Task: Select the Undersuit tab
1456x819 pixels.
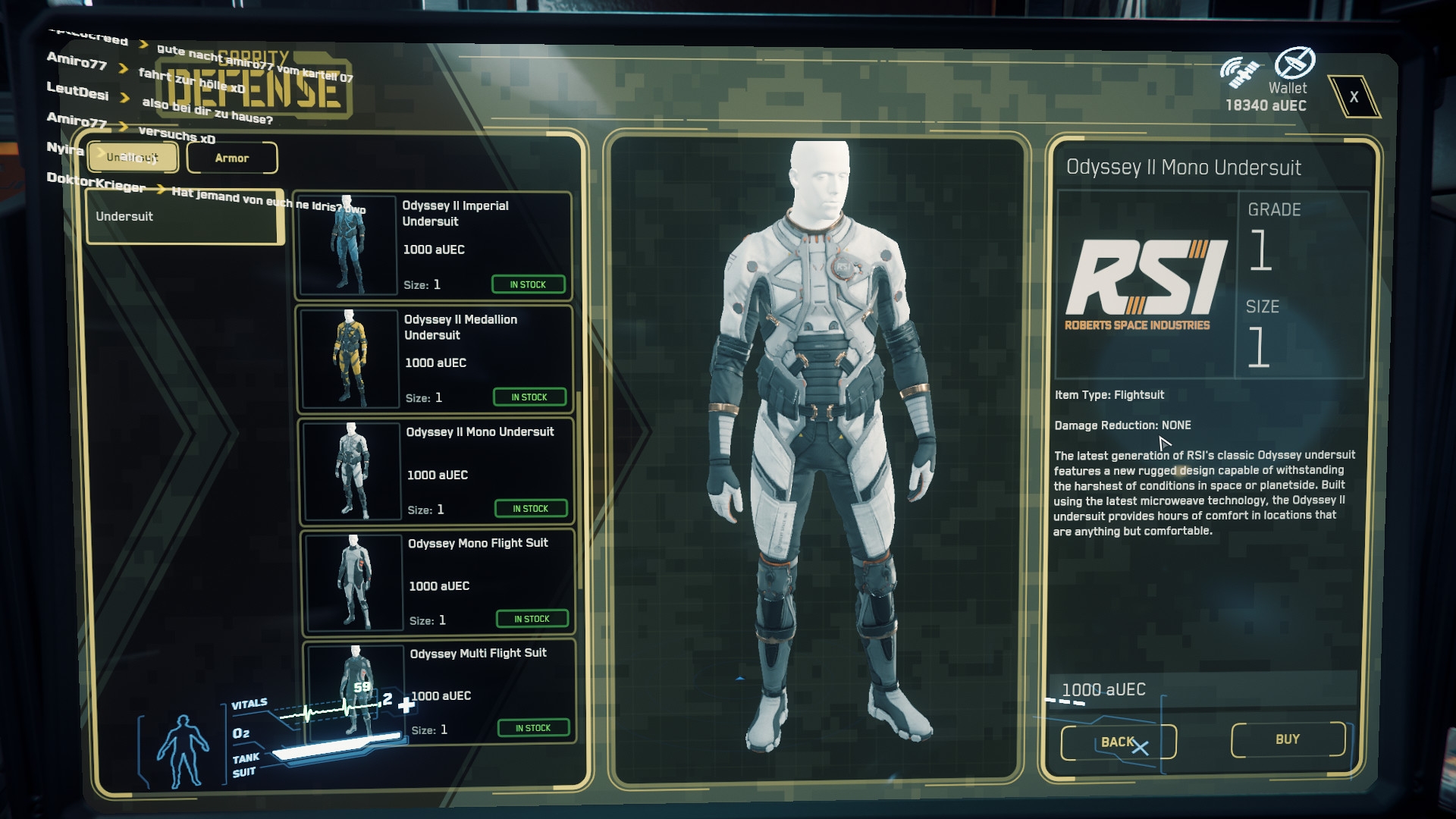Action: [133, 157]
